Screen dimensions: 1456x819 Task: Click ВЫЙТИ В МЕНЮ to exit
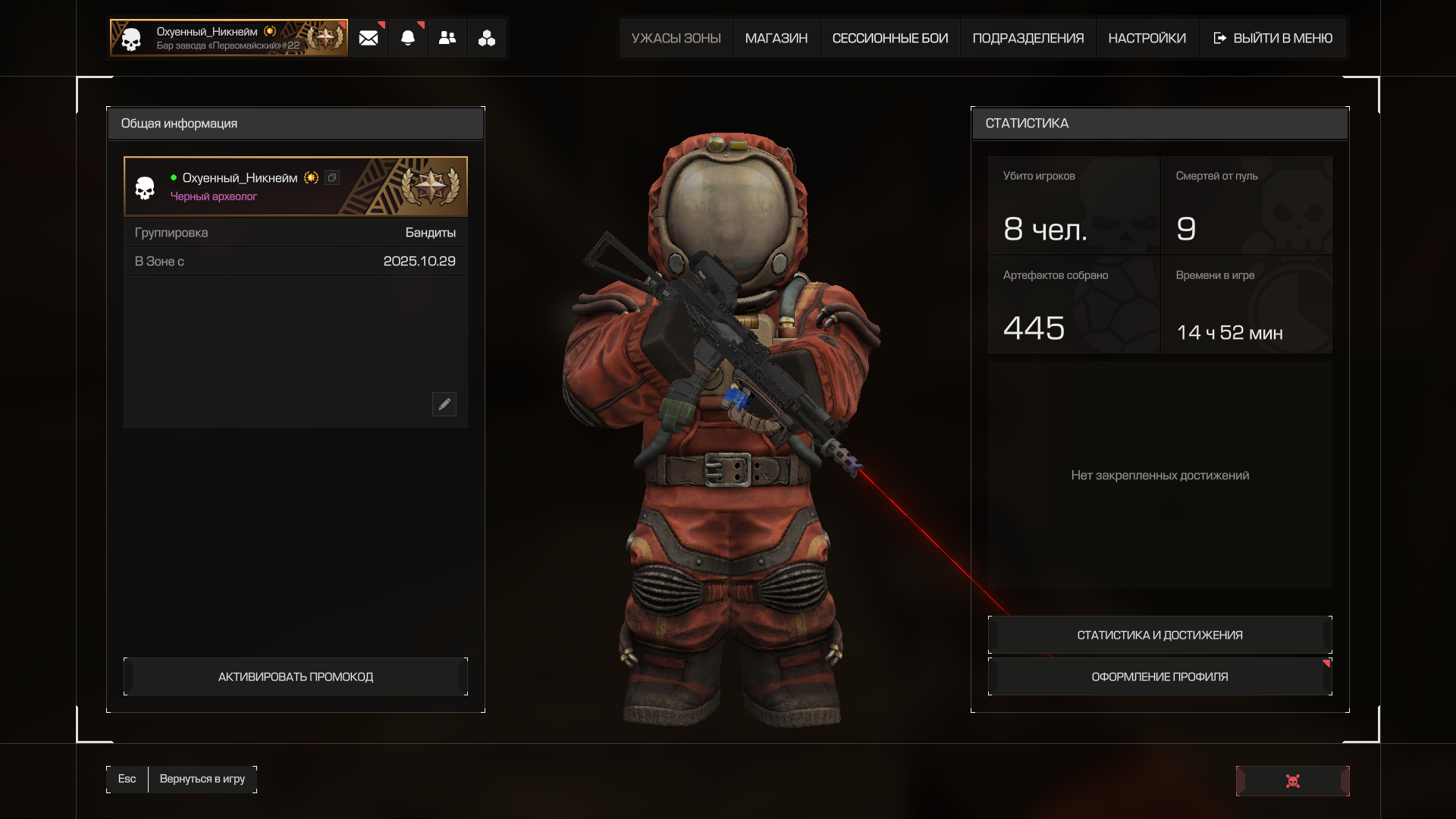(x=1273, y=38)
